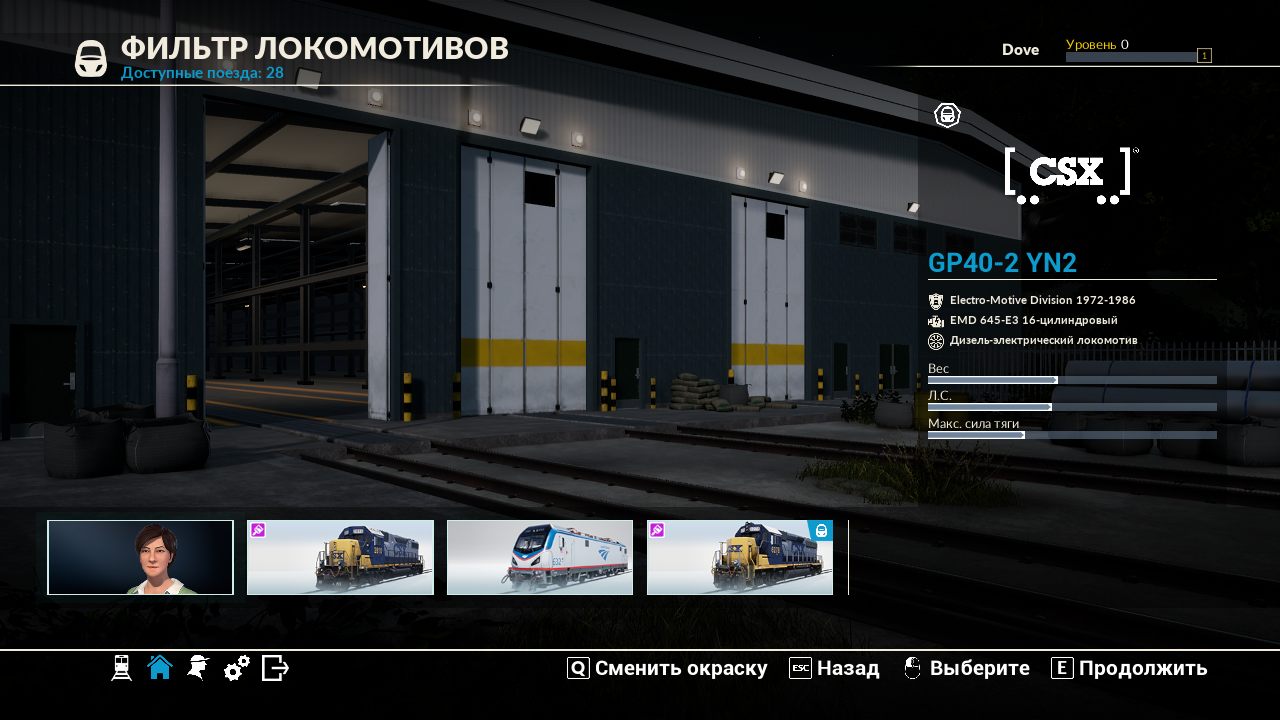1280x720 pixels.
Task: Open the driver profile icon
Action: click(x=198, y=668)
